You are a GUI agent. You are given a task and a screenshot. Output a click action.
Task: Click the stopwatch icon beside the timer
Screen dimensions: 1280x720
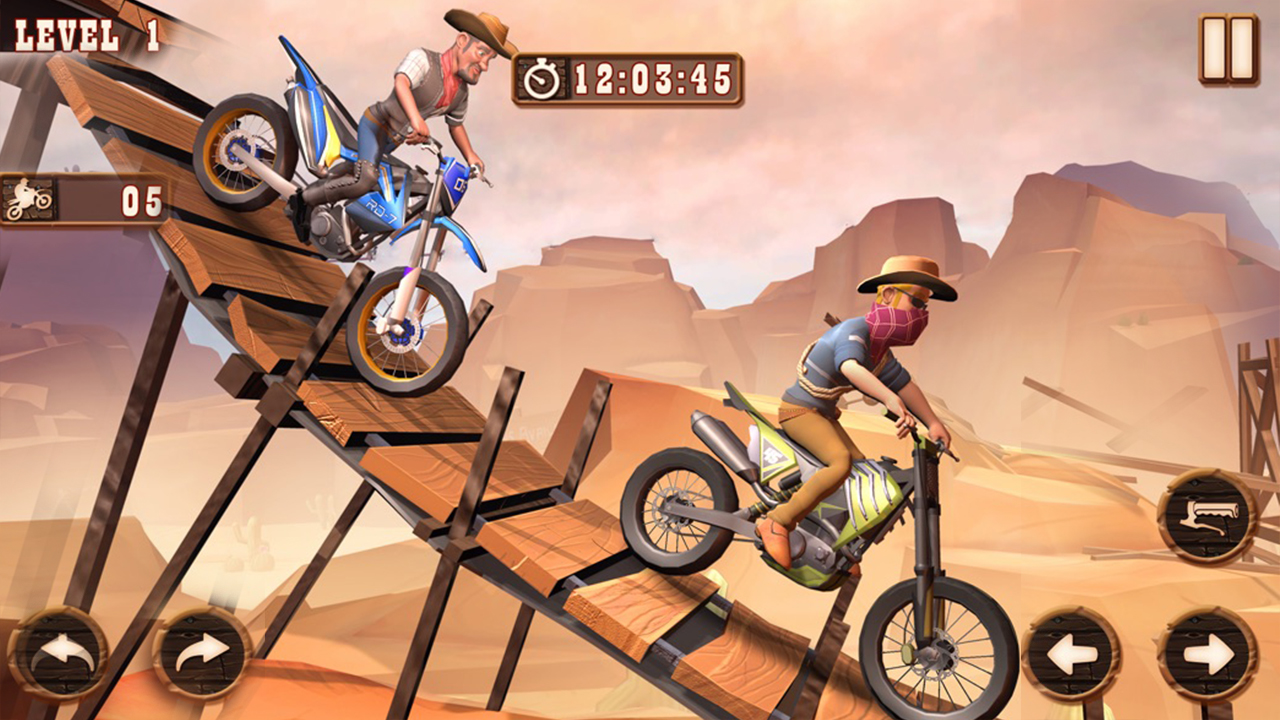541,74
